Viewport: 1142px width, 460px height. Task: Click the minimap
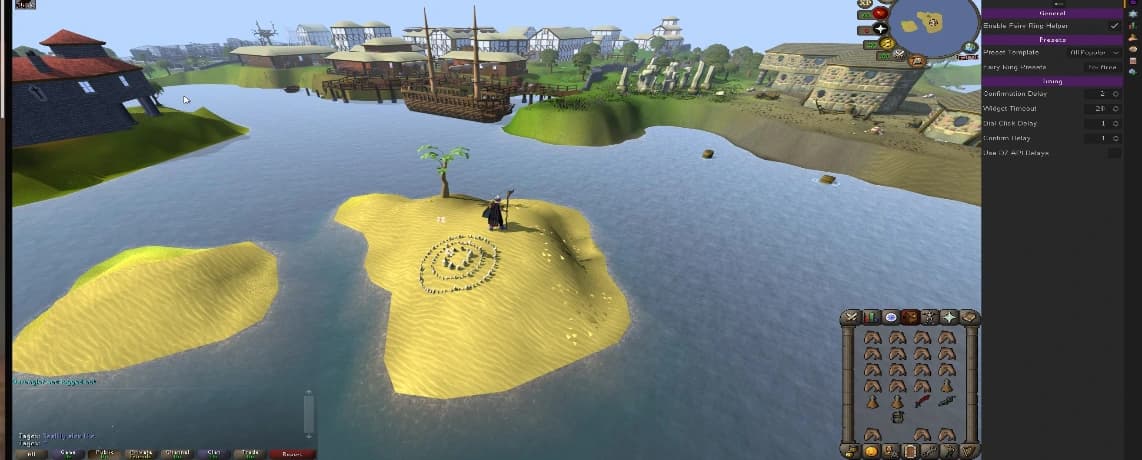[934, 23]
